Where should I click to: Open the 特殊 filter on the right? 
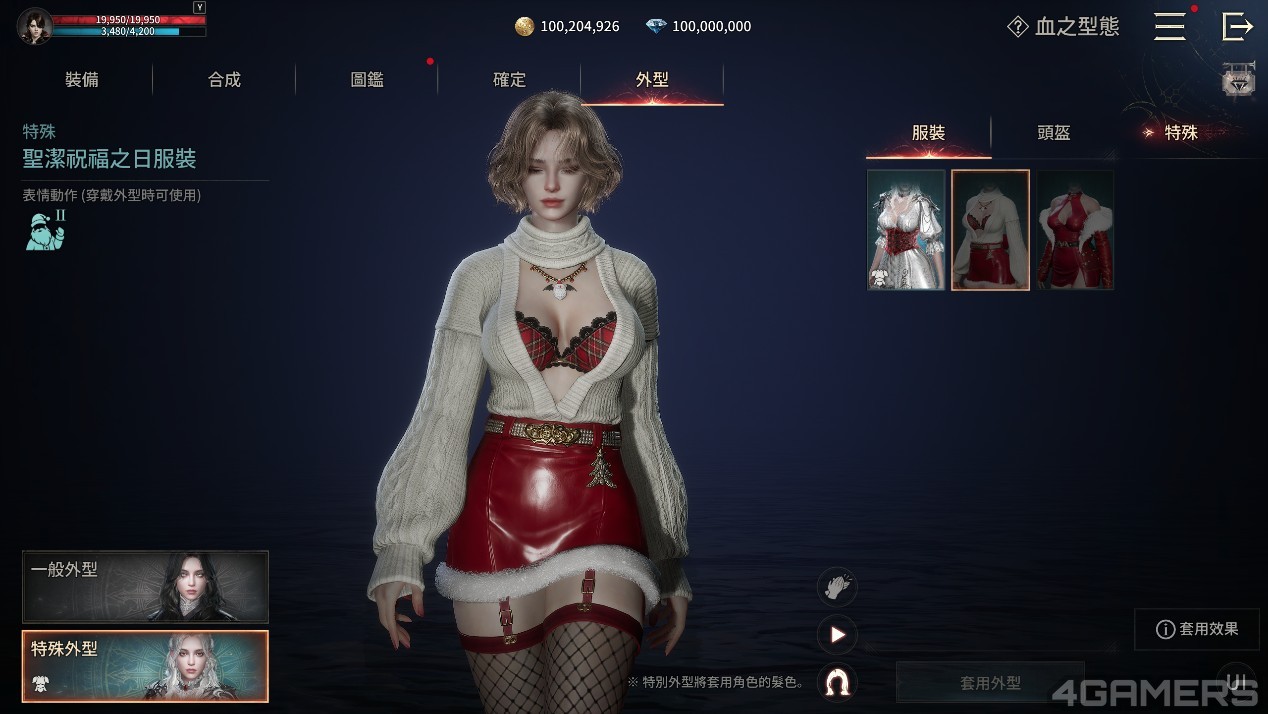1180,133
